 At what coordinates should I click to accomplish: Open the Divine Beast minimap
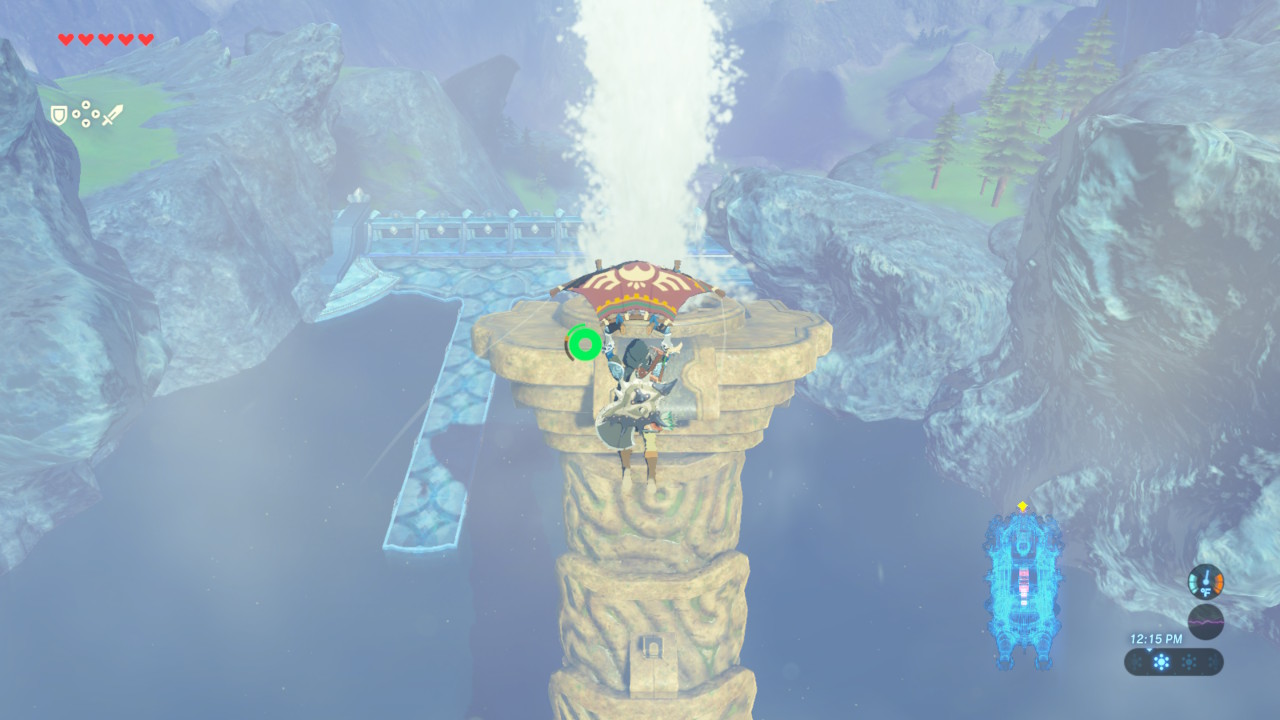pos(1022,591)
